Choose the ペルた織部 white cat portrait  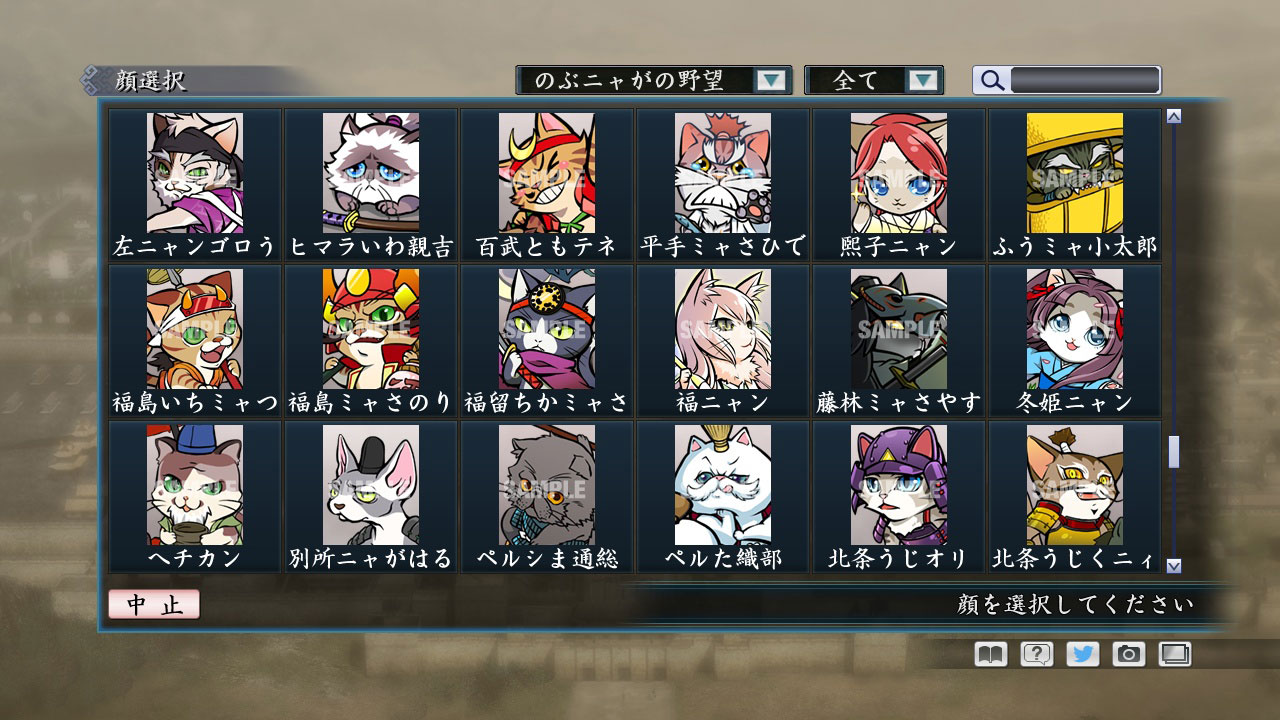[x=723, y=490]
